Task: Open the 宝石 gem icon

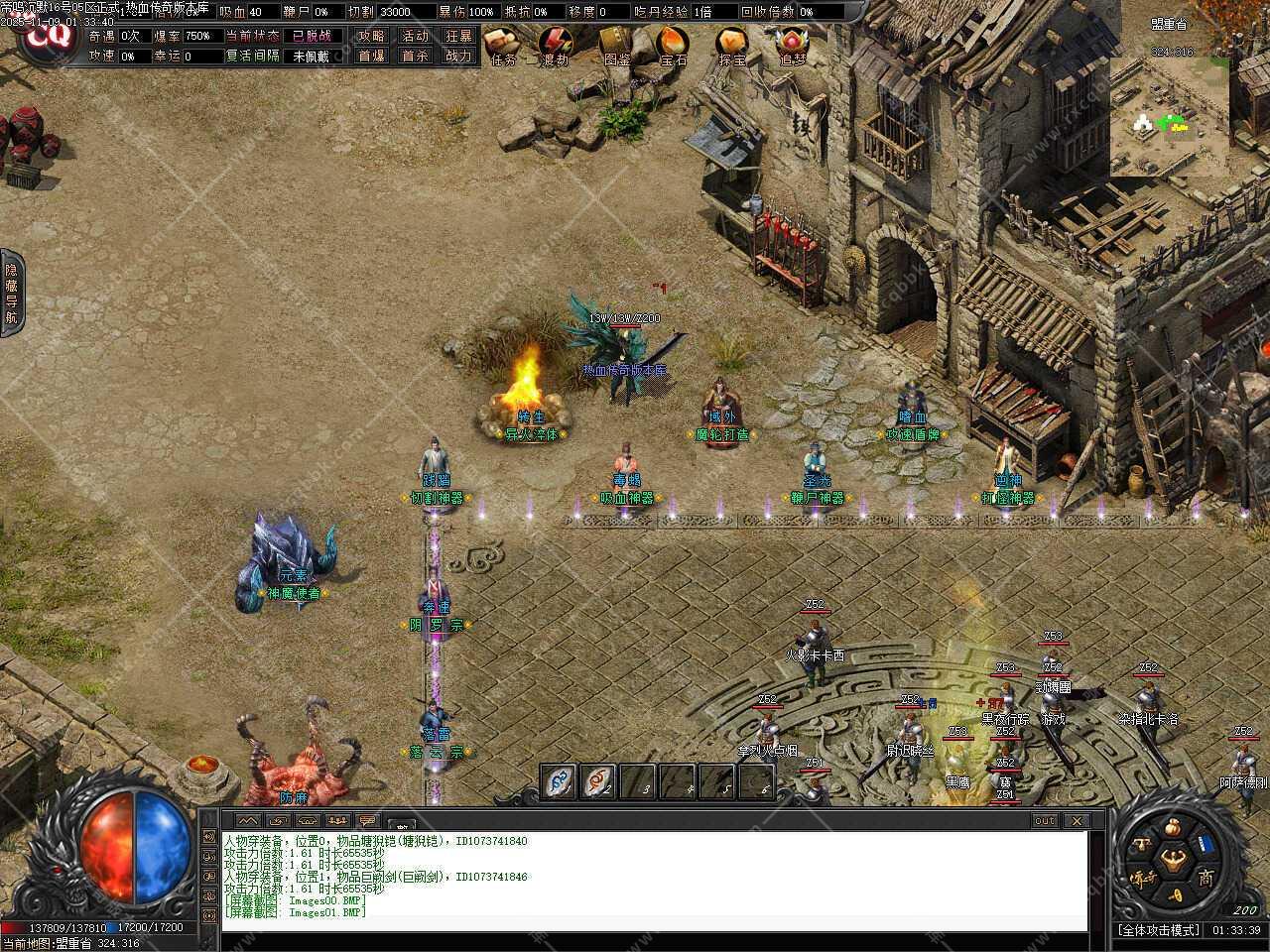Action: pyautogui.click(x=674, y=44)
